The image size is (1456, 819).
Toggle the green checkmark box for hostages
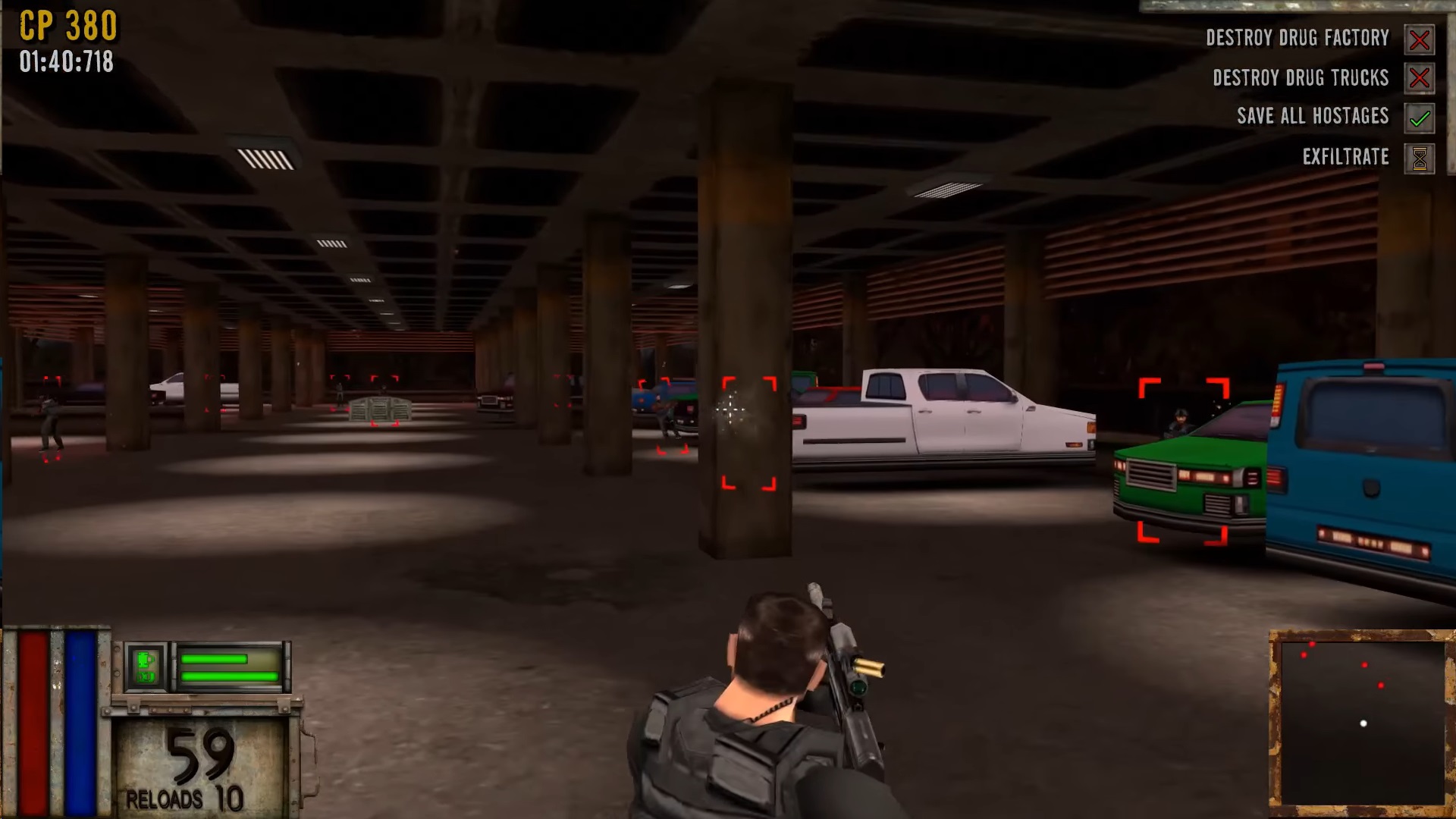1419,118
